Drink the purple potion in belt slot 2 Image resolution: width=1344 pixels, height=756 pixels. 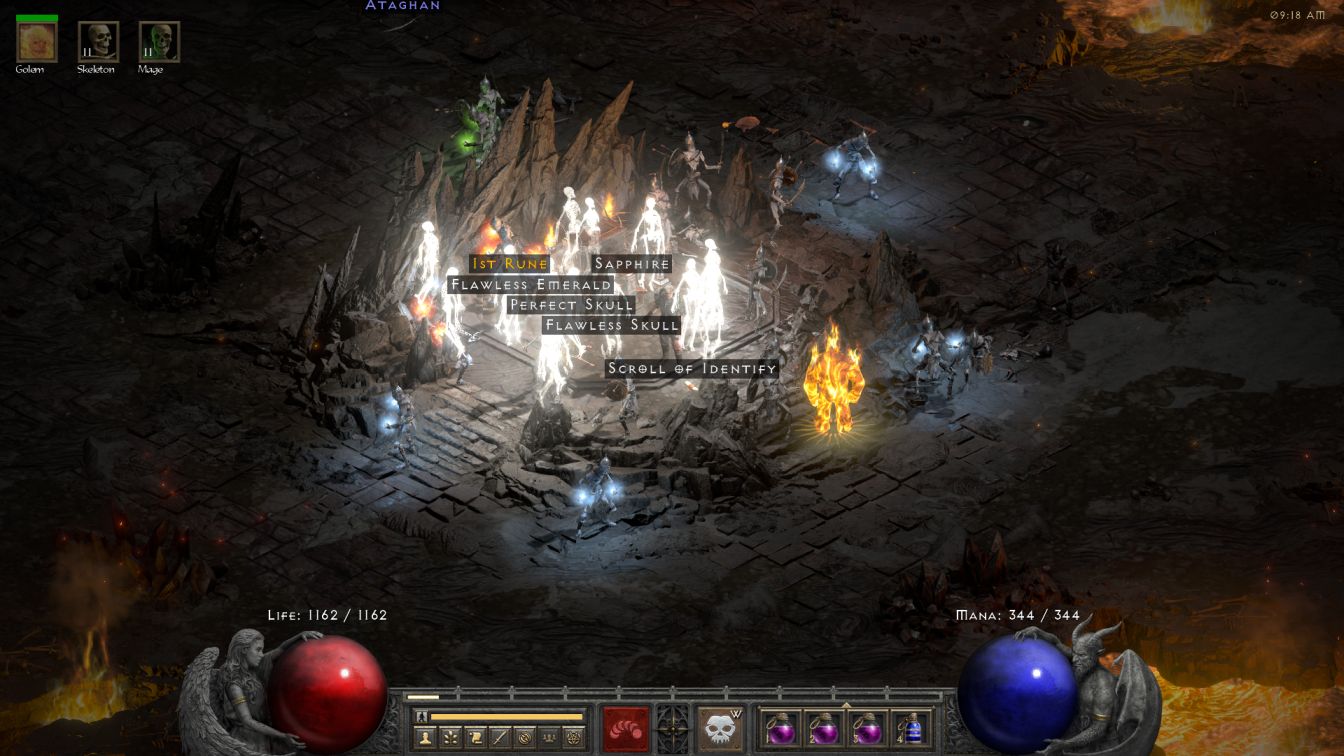pyautogui.click(x=824, y=728)
